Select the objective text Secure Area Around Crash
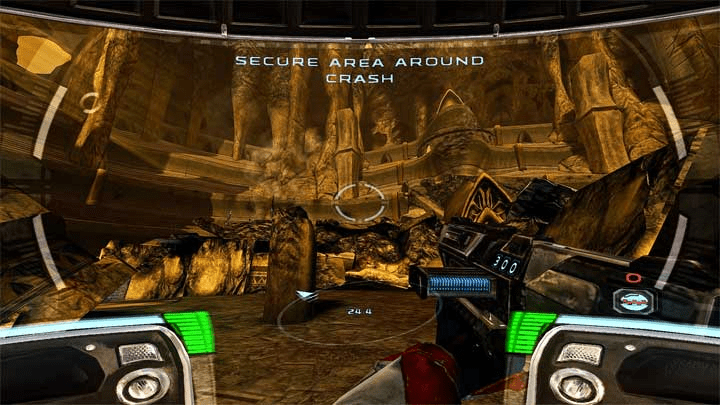Image resolution: width=720 pixels, height=405 pixels. pyautogui.click(x=359, y=69)
